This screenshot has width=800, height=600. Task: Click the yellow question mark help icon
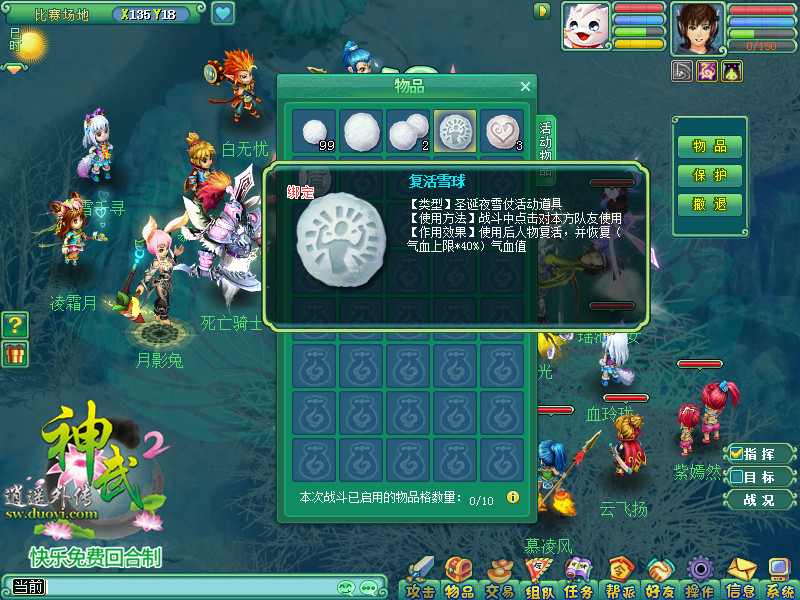pos(14,325)
